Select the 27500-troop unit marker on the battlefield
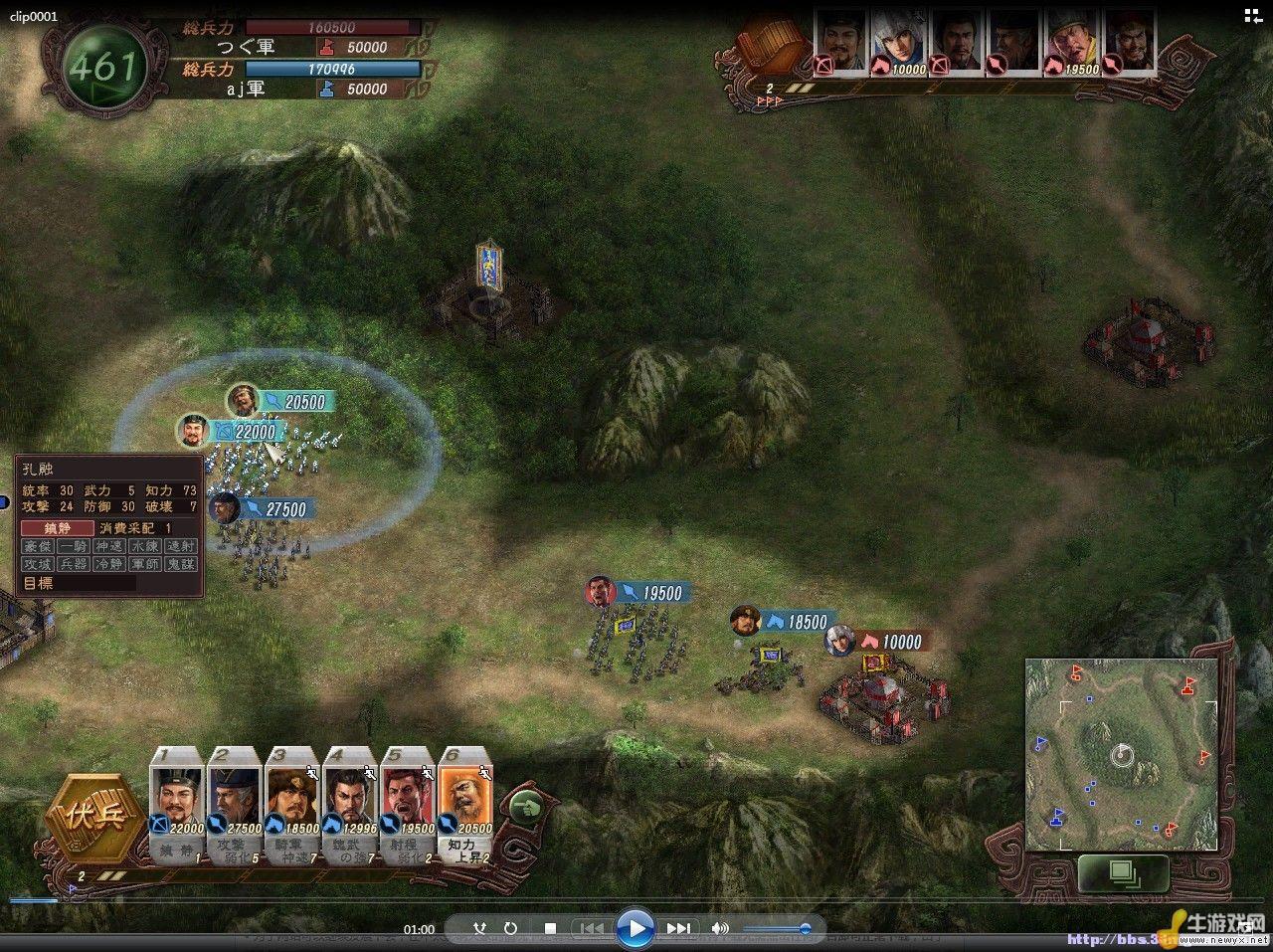Image resolution: width=1273 pixels, height=952 pixels. coord(225,508)
